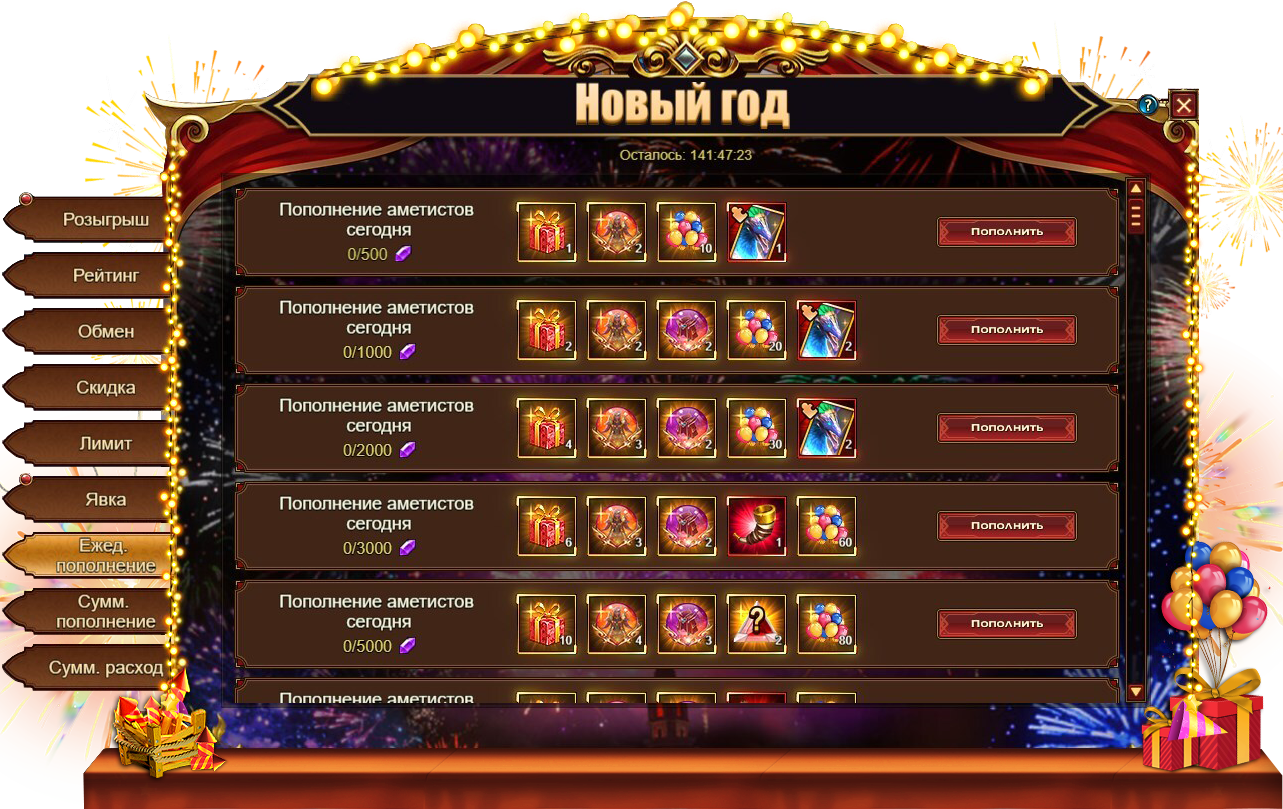This screenshot has width=1283, height=809.
Task: Select the Ежед. пополнение tab
Action: 105,555
